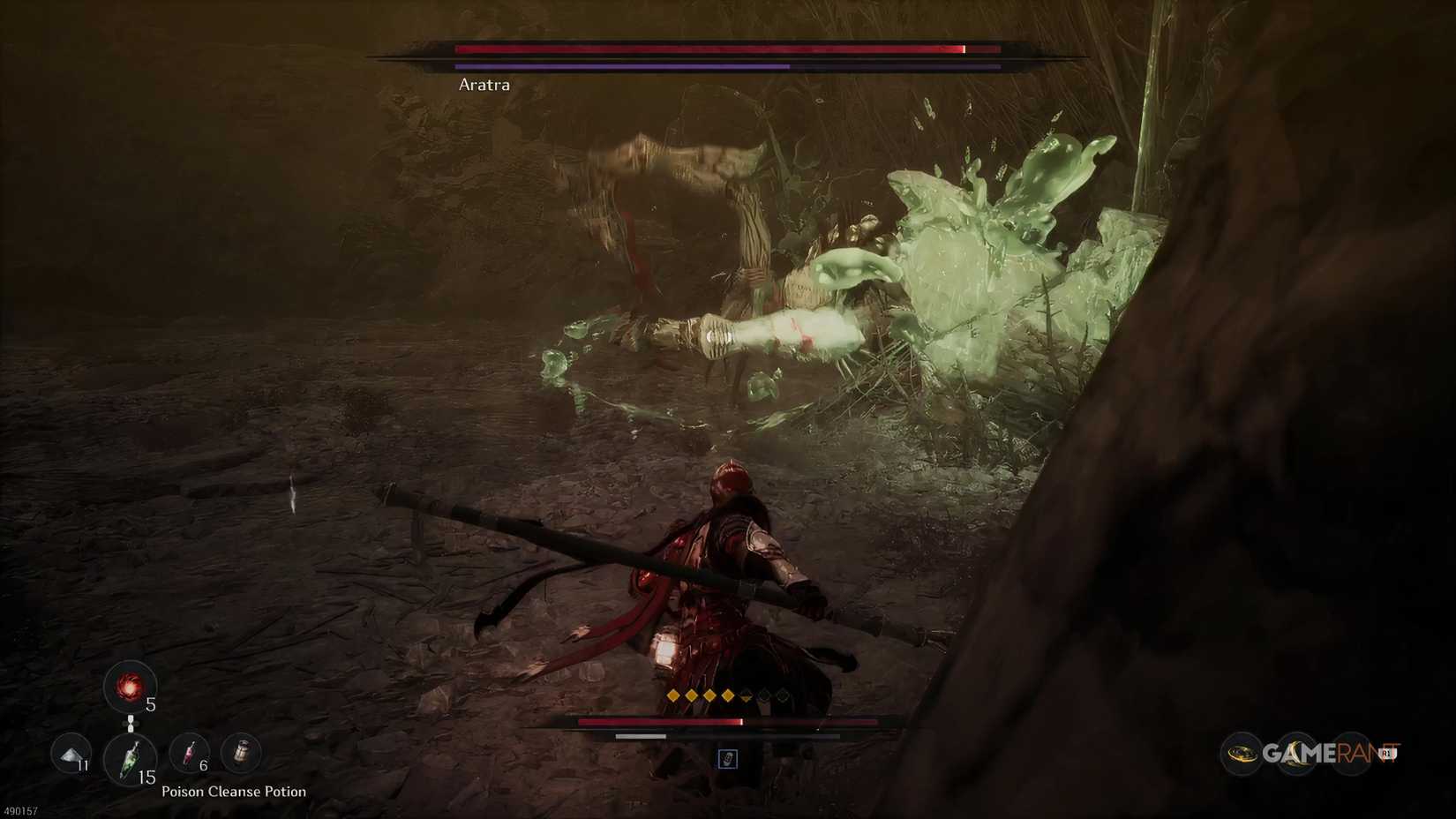Toggle the first yellow focus diamond
The height and width of the screenshot is (819, 1456).
tap(672, 696)
